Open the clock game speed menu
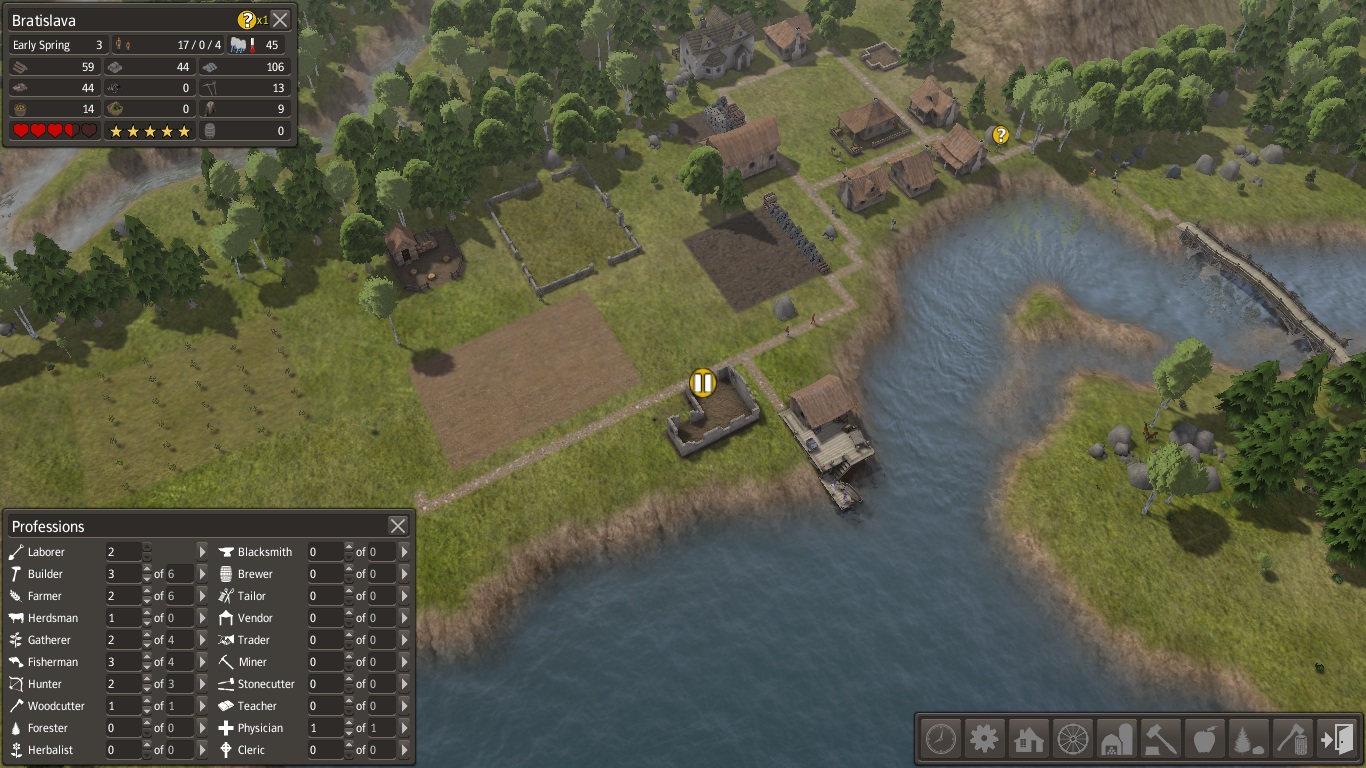This screenshot has height=768, width=1366. point(940,740)
